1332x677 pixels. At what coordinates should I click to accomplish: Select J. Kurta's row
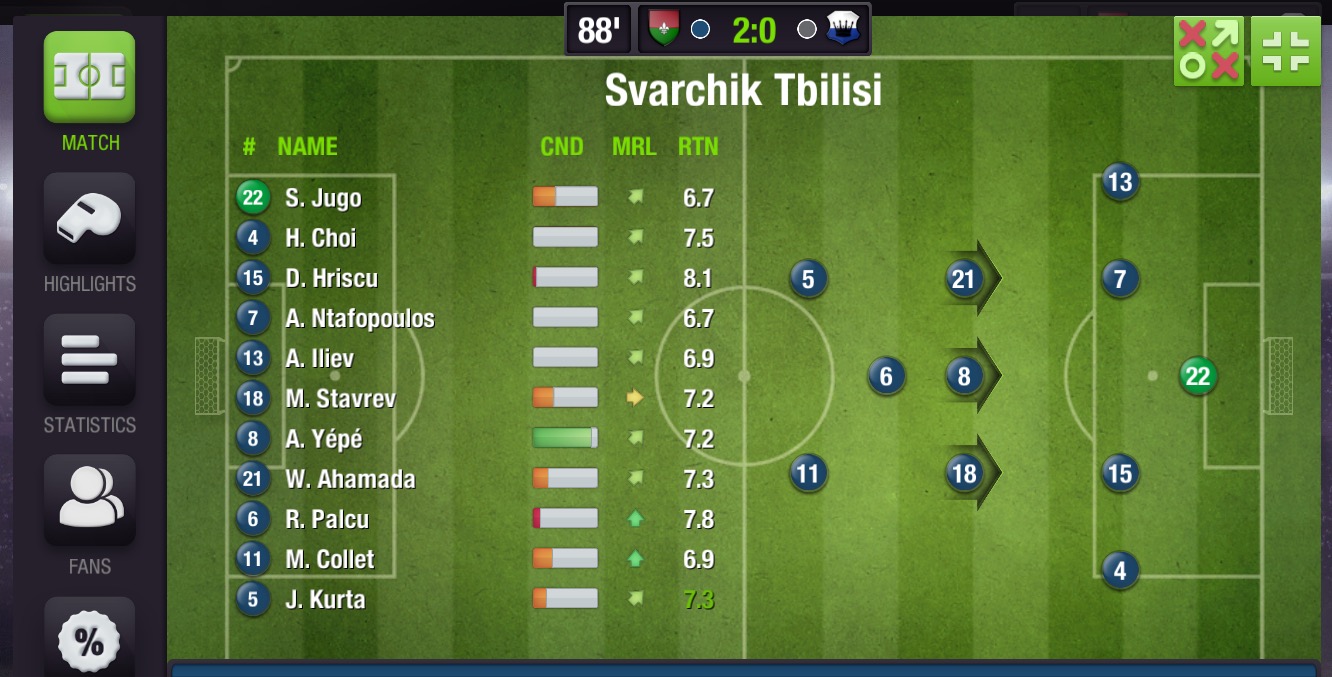325,600
